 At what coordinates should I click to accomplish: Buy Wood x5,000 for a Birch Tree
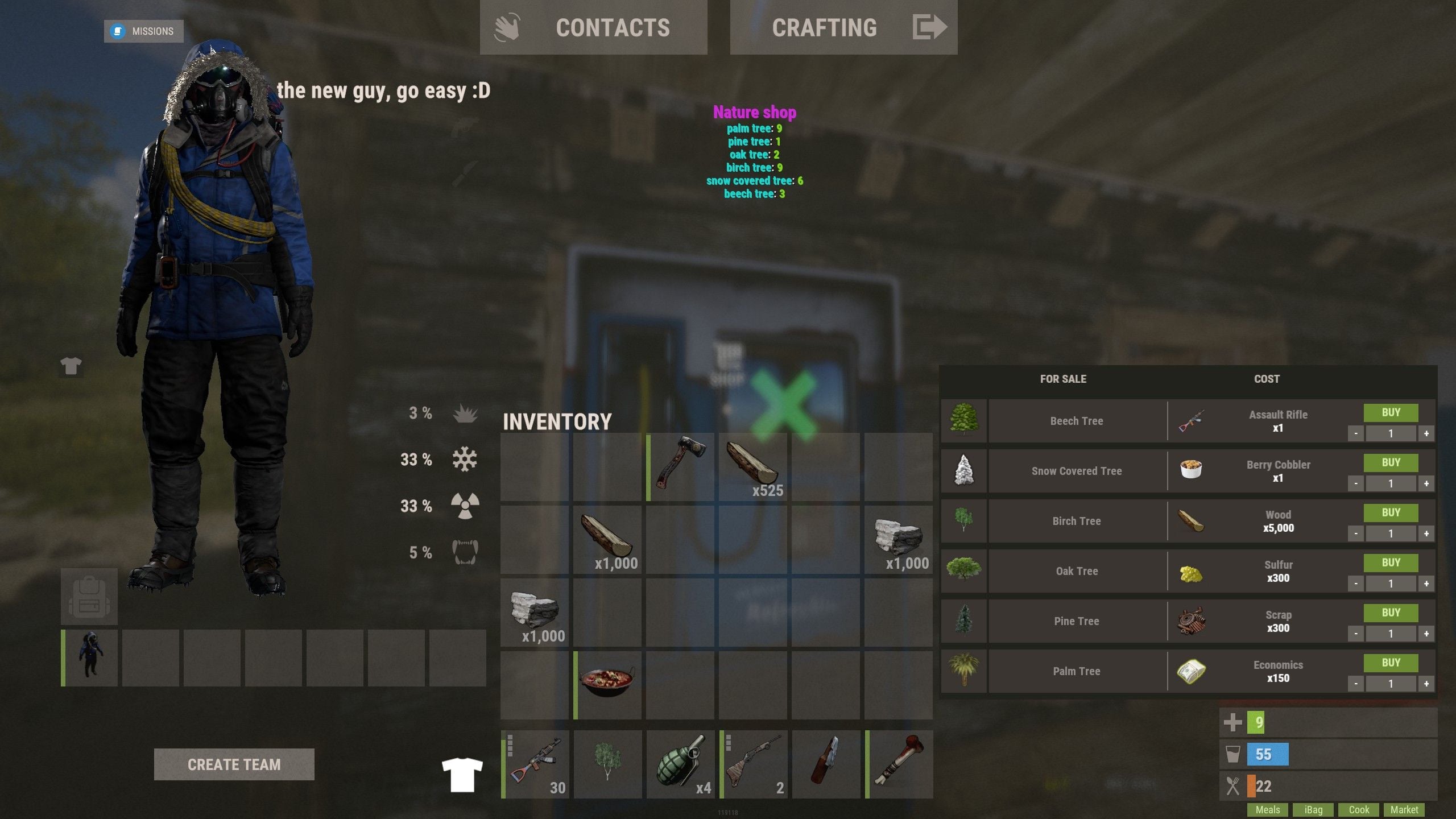pyautogui.click(x=1390, y=512)
